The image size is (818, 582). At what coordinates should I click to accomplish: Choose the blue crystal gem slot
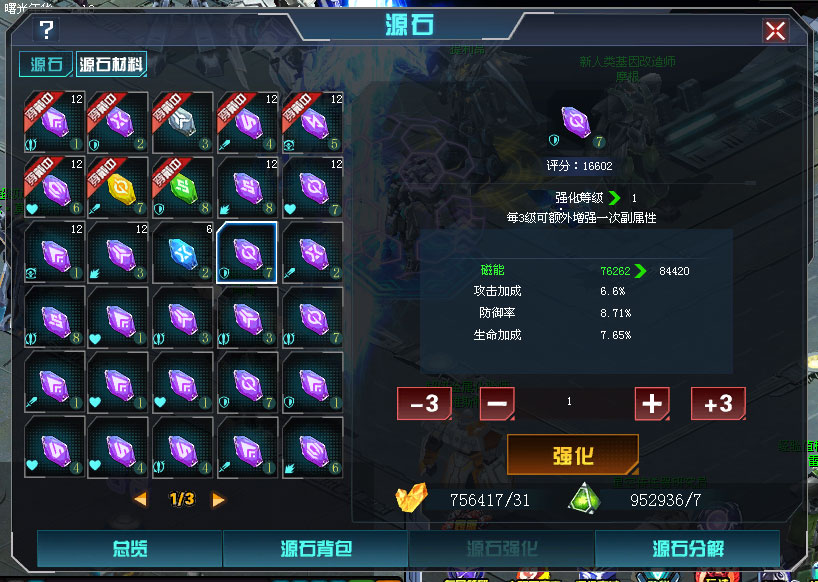click(x=182, y=252)
